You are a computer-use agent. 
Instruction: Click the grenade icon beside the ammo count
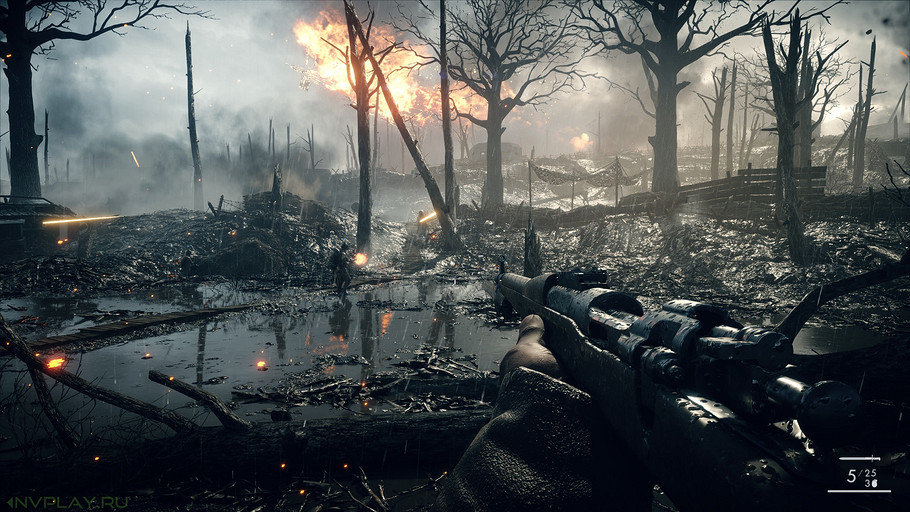coord(875,482)
